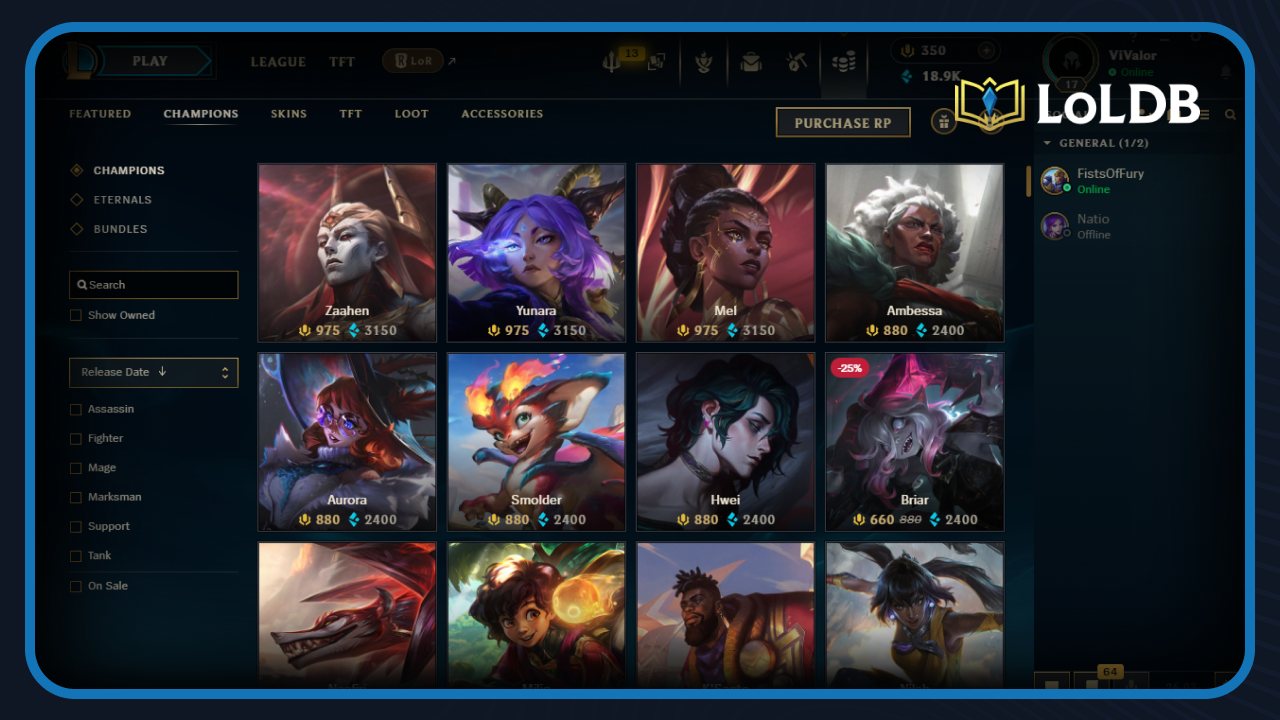Select the Hextech crafting icon

point(797,64)
